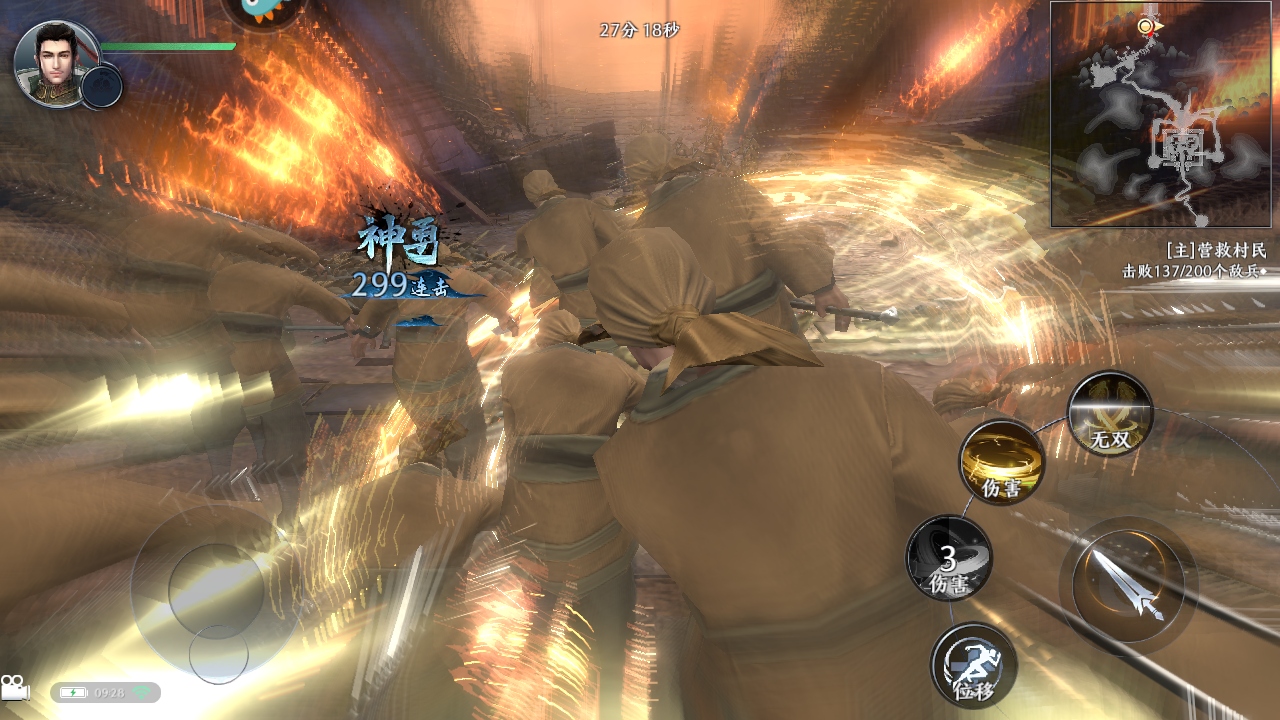The image size is (1280, 720).
Task: Trigger the 位移 dash skill
Action: (974, 664)
